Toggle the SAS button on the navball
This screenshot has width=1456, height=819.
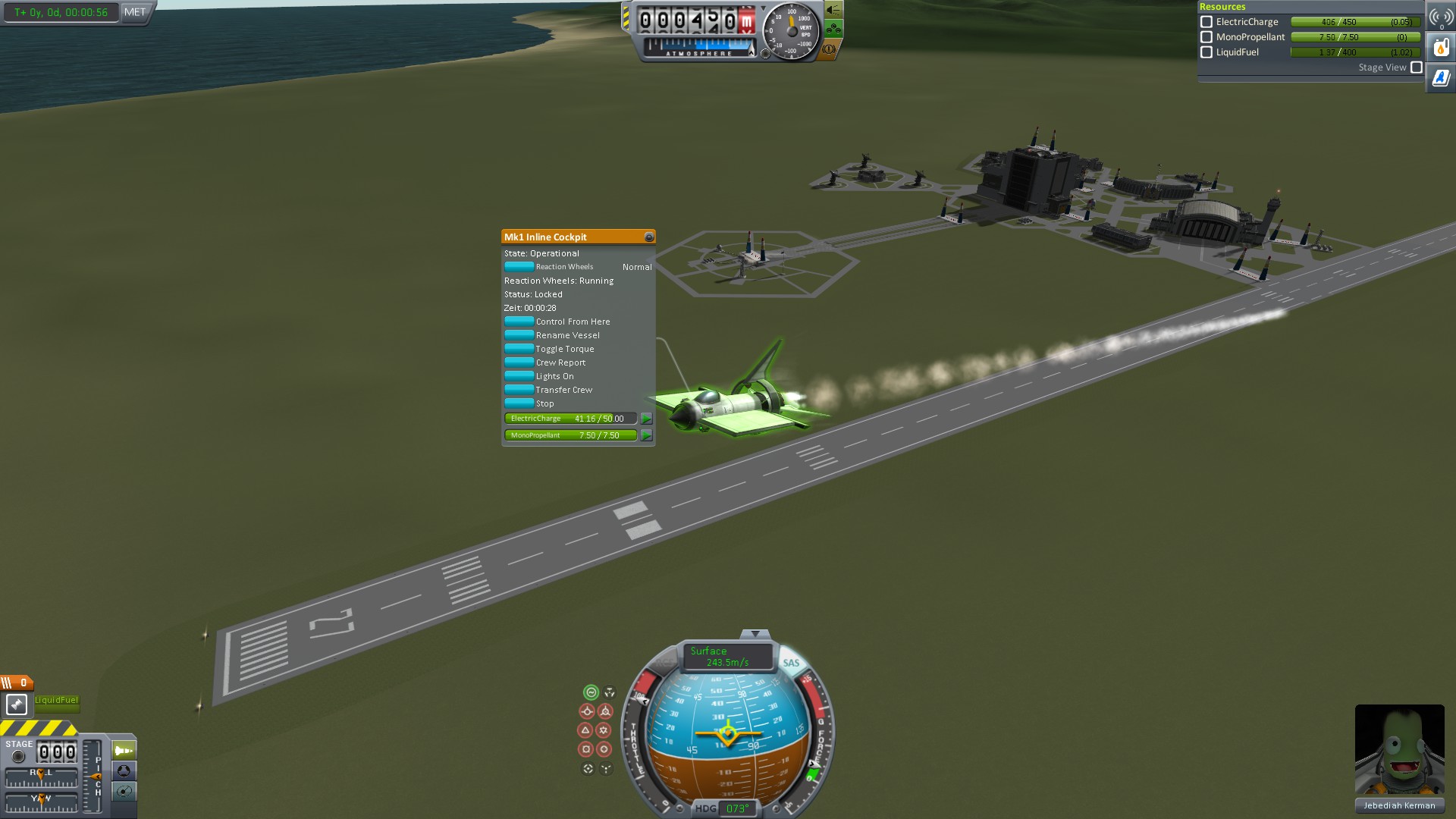point(791,663)
